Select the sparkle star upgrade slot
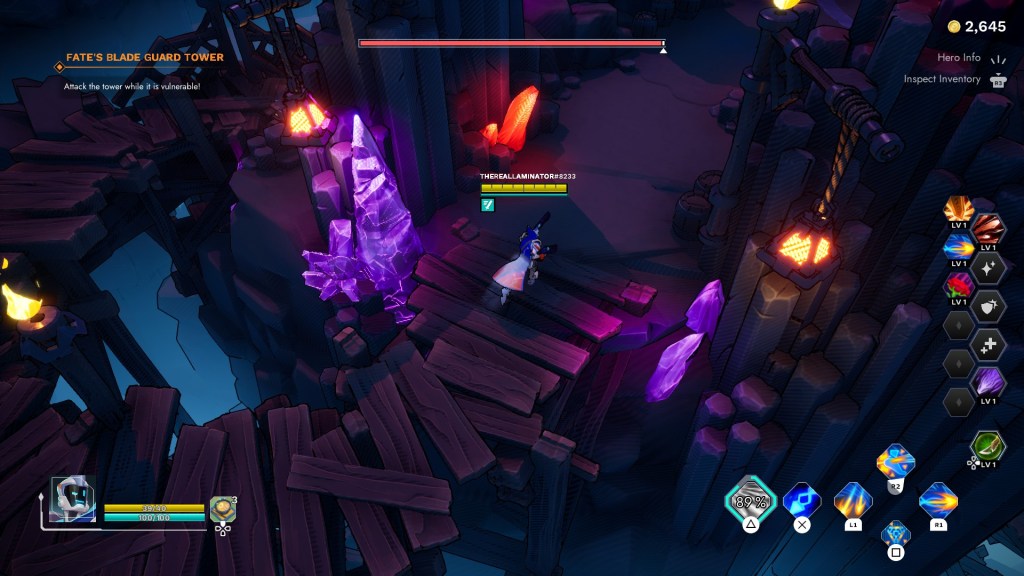The height and width of the screenshot is (576, 1024). tap(988, 268)
